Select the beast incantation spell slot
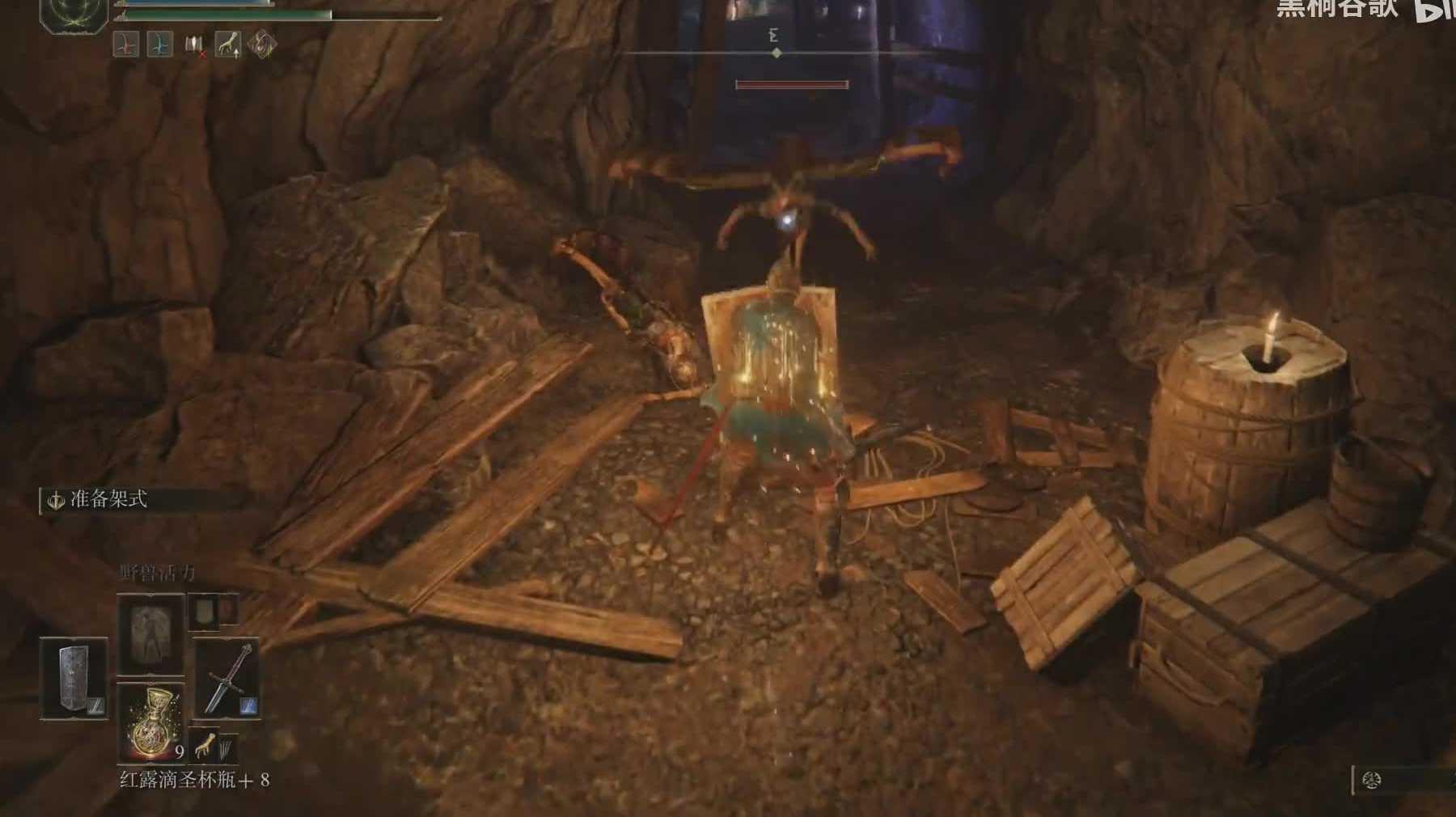 [x=150, y=634]
